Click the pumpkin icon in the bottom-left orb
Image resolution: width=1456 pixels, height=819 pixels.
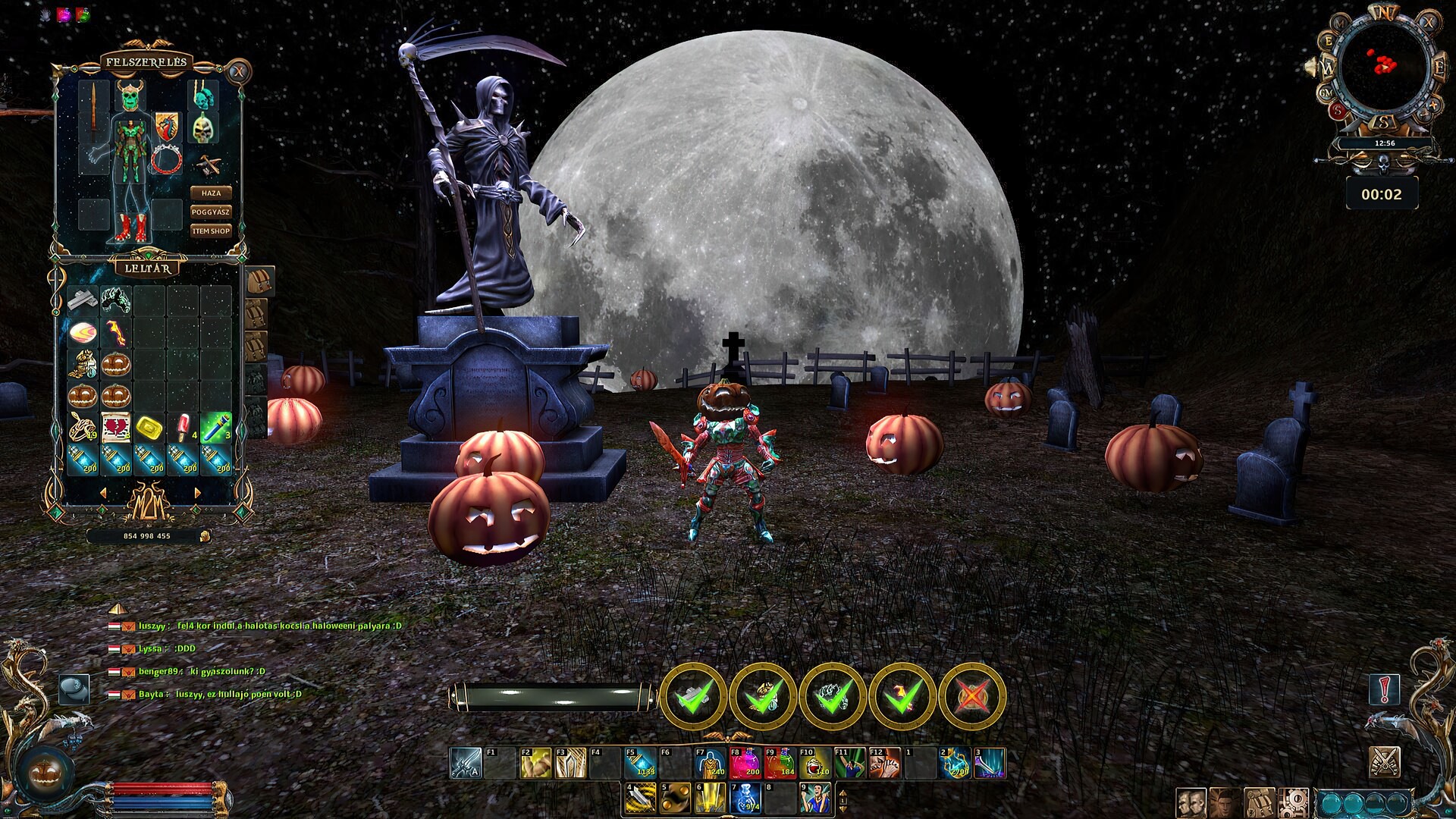tap(43, 771)
